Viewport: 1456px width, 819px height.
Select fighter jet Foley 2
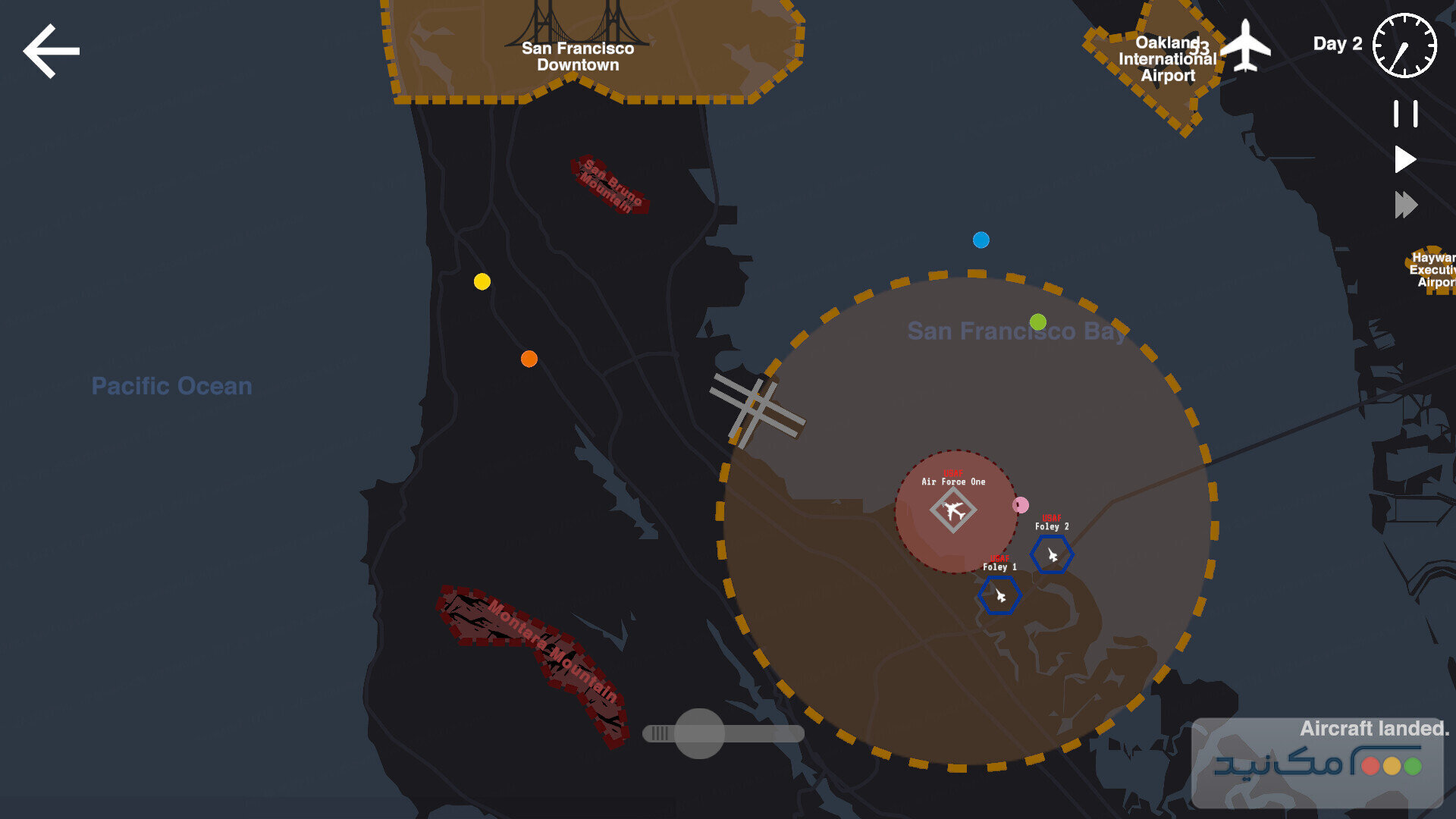(x=1051, y=554)
